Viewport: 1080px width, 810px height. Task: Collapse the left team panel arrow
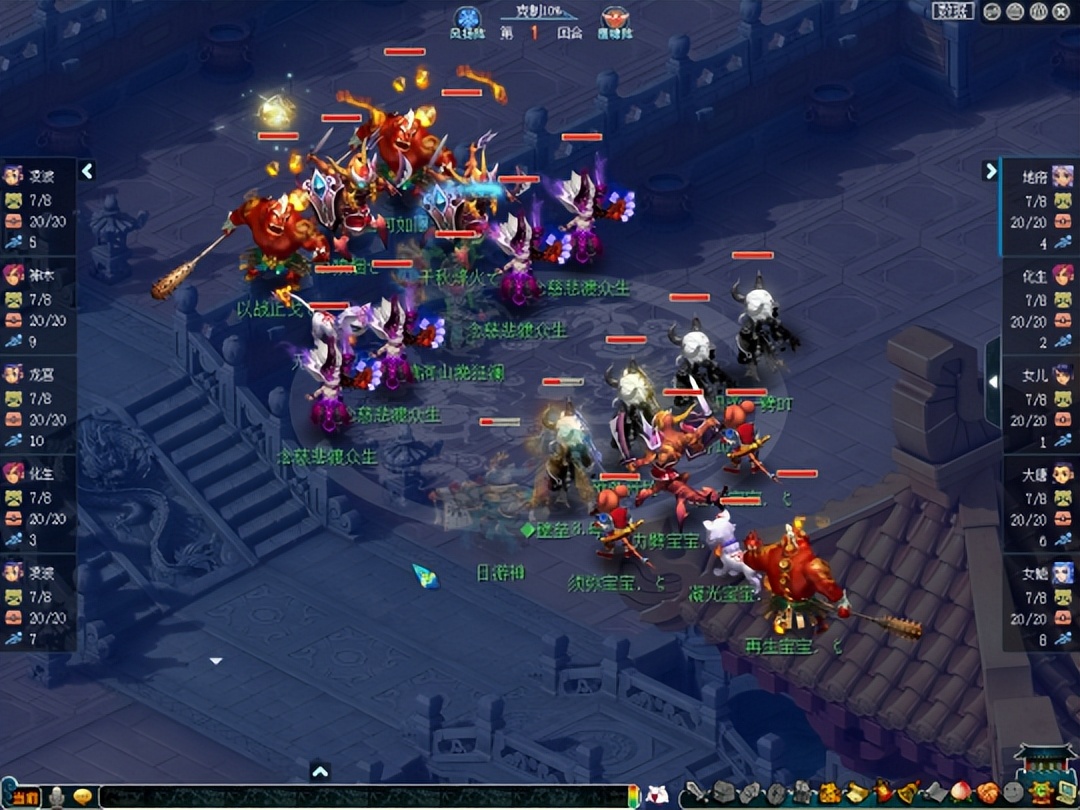tap(87, 171)
